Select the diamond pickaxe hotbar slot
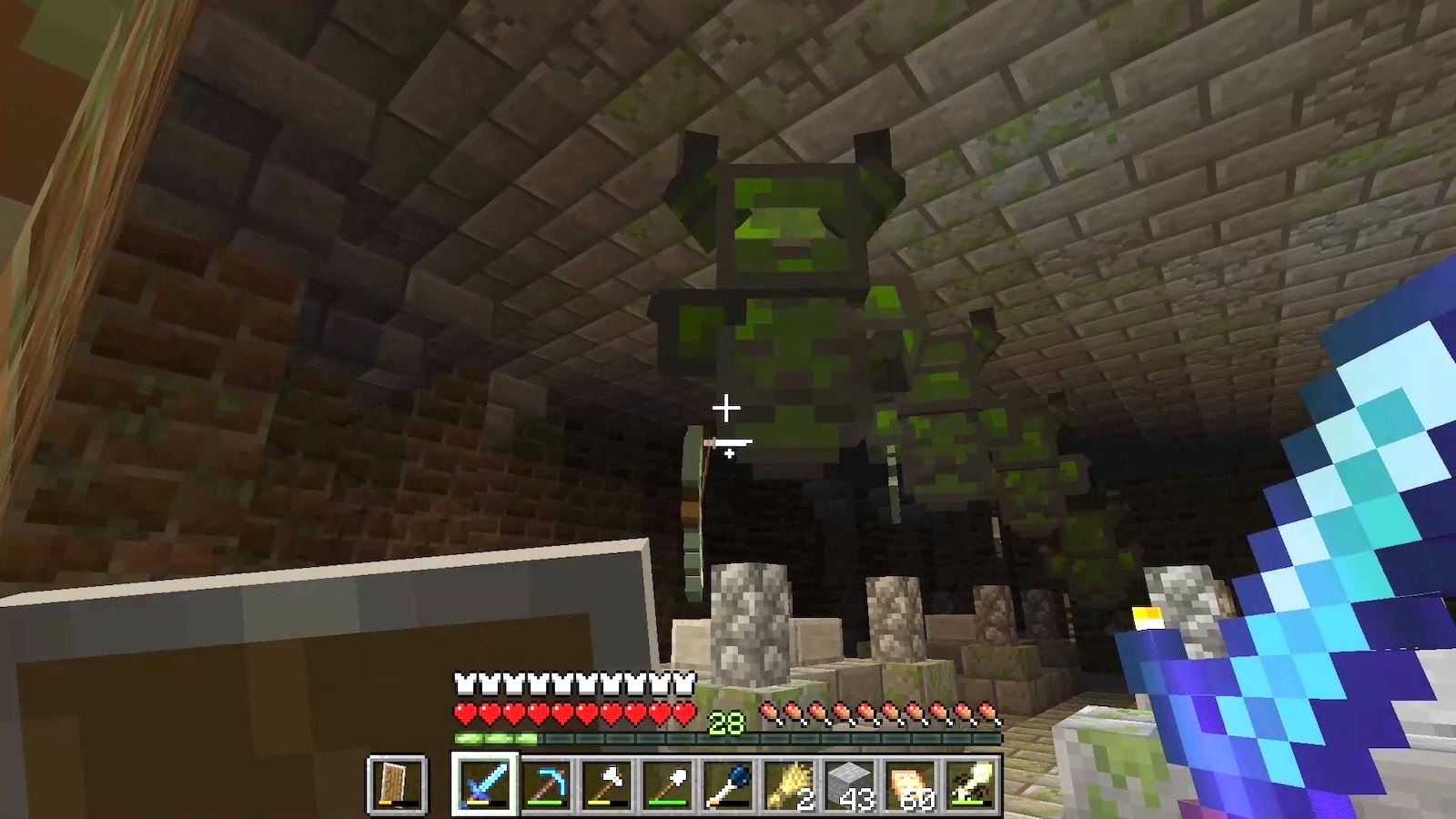 coord(546,784)
